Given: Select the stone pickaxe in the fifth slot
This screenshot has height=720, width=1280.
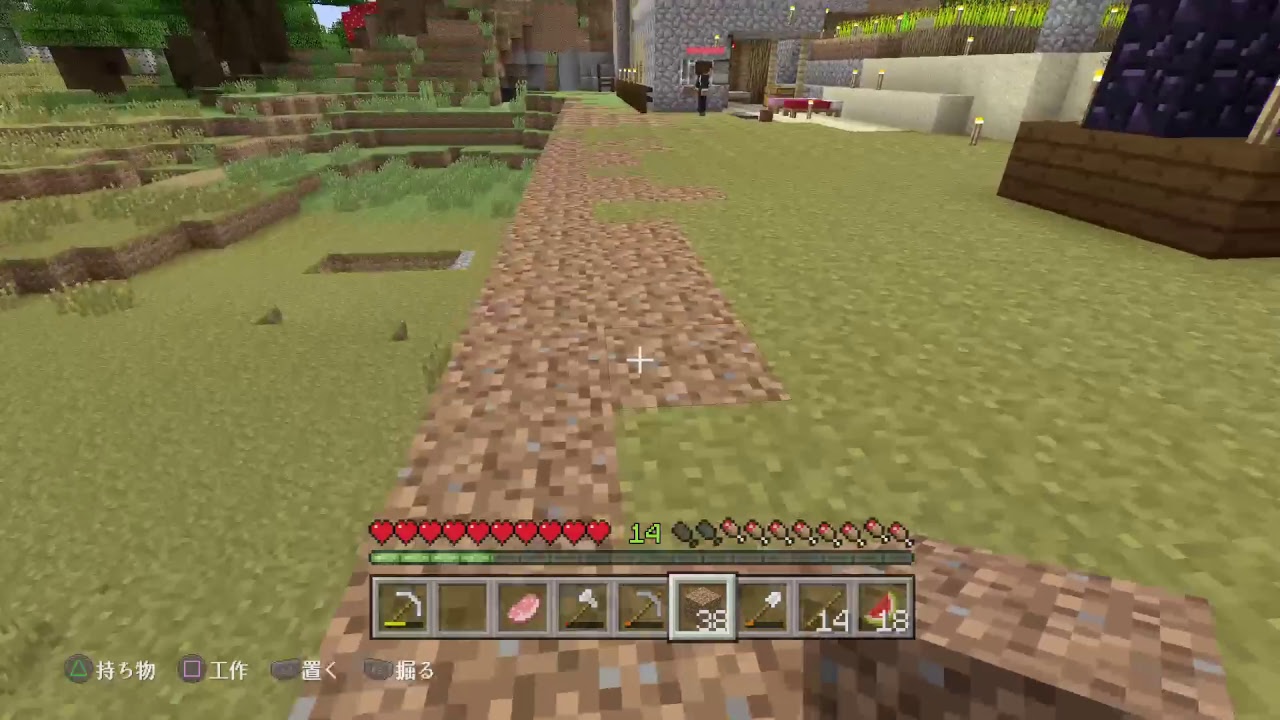Looking at the screenshot, I should (x=640, y=604).
